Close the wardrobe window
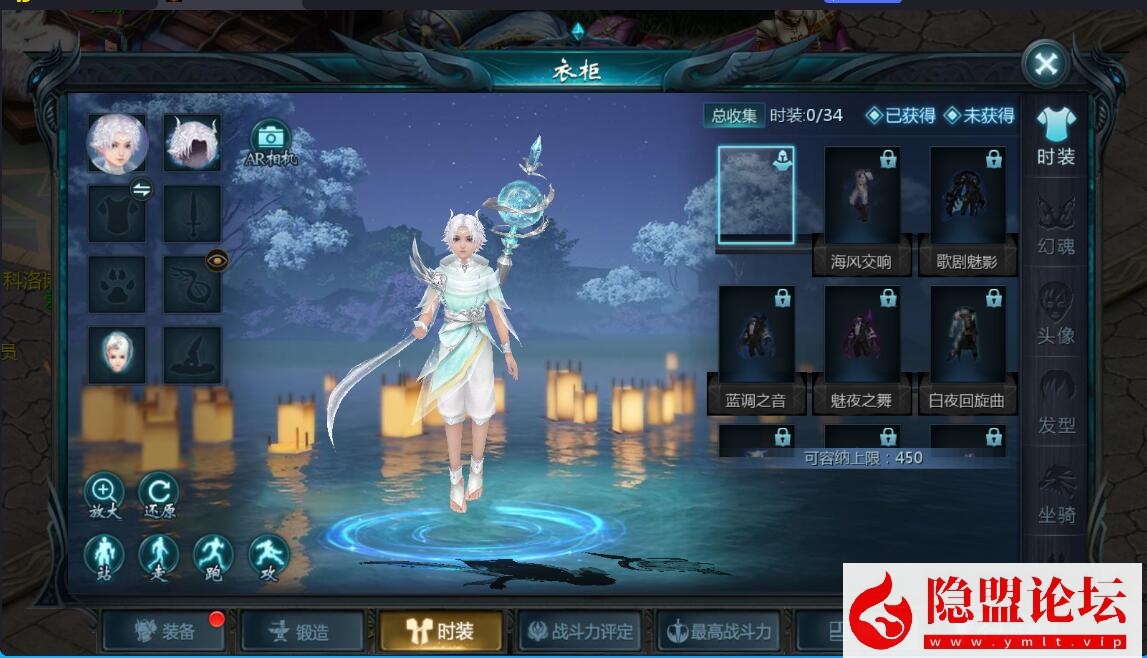Viewport: 1147px width, 658px height. pyautogui.click(x=1046, y=65)
